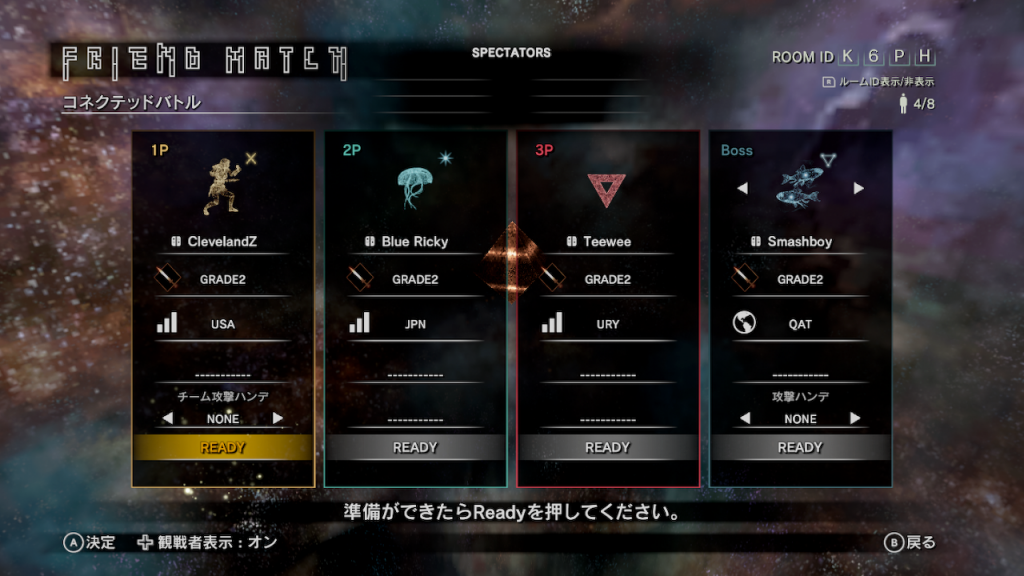This screenshot has height=576, width=1024.
Task: Select next Boss avatar with right arrow
Action: pos(858,188)
